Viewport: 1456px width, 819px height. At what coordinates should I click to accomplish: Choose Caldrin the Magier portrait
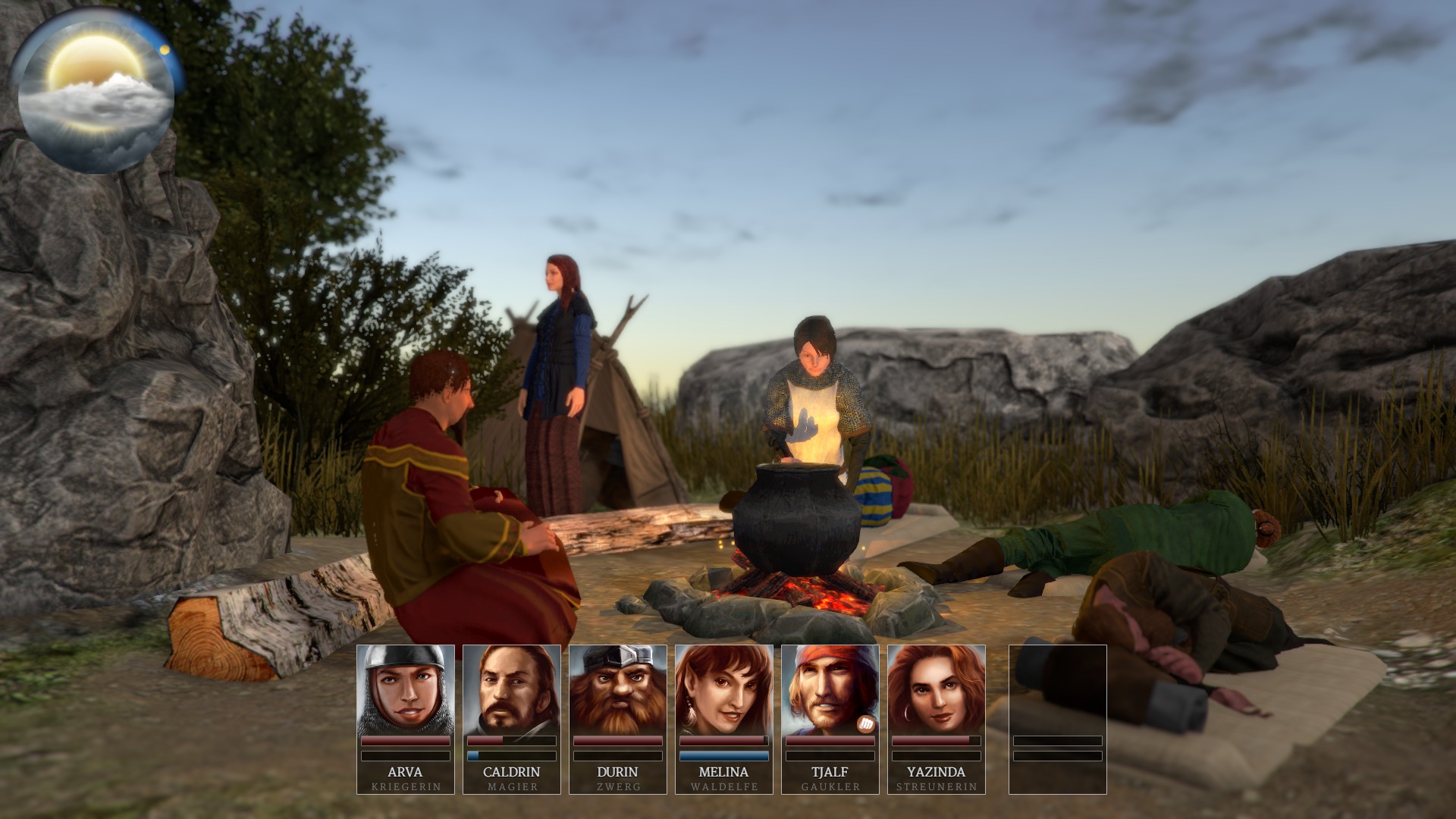click(511, 690)
